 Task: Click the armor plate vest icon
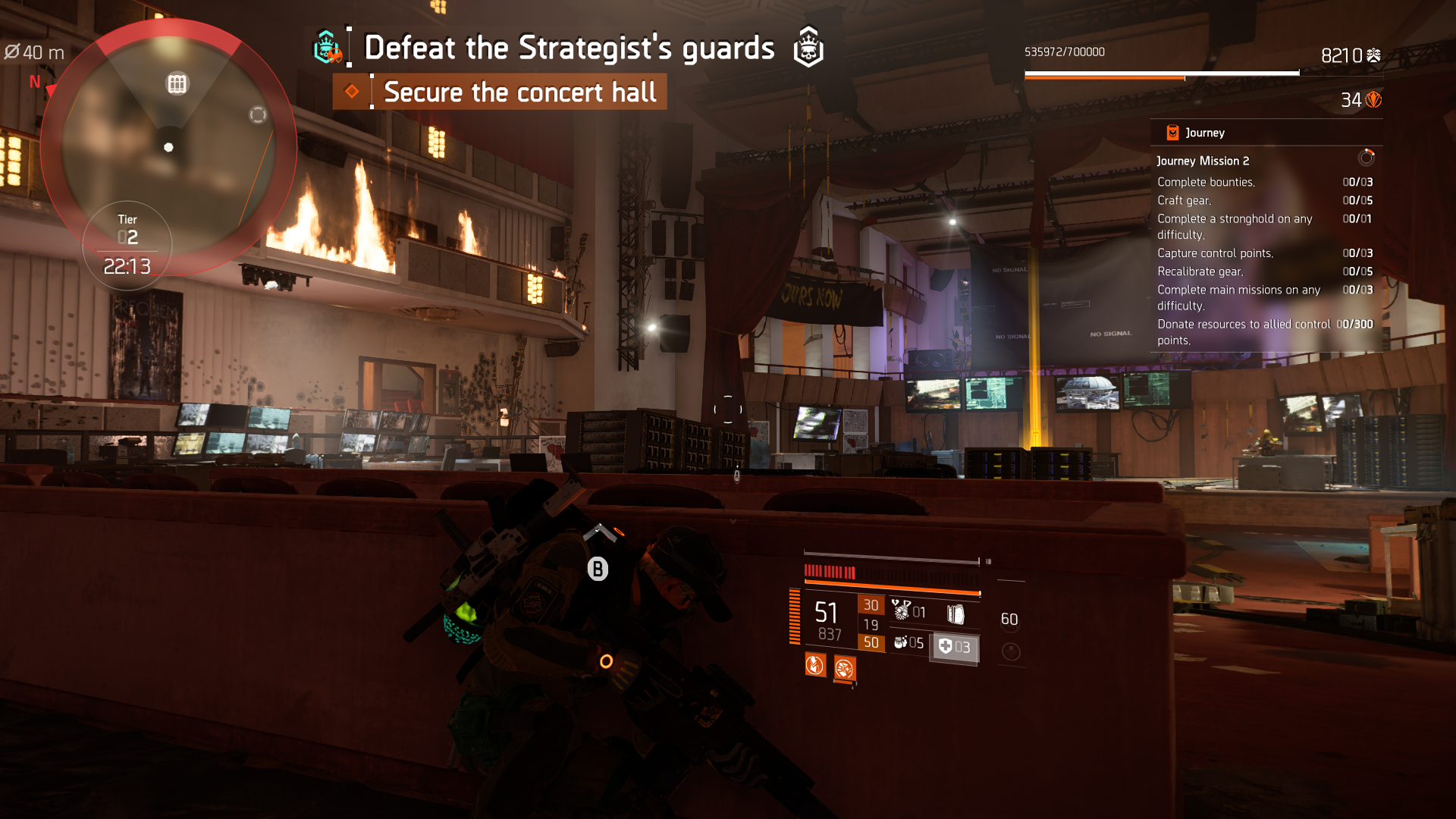[955, 613]
